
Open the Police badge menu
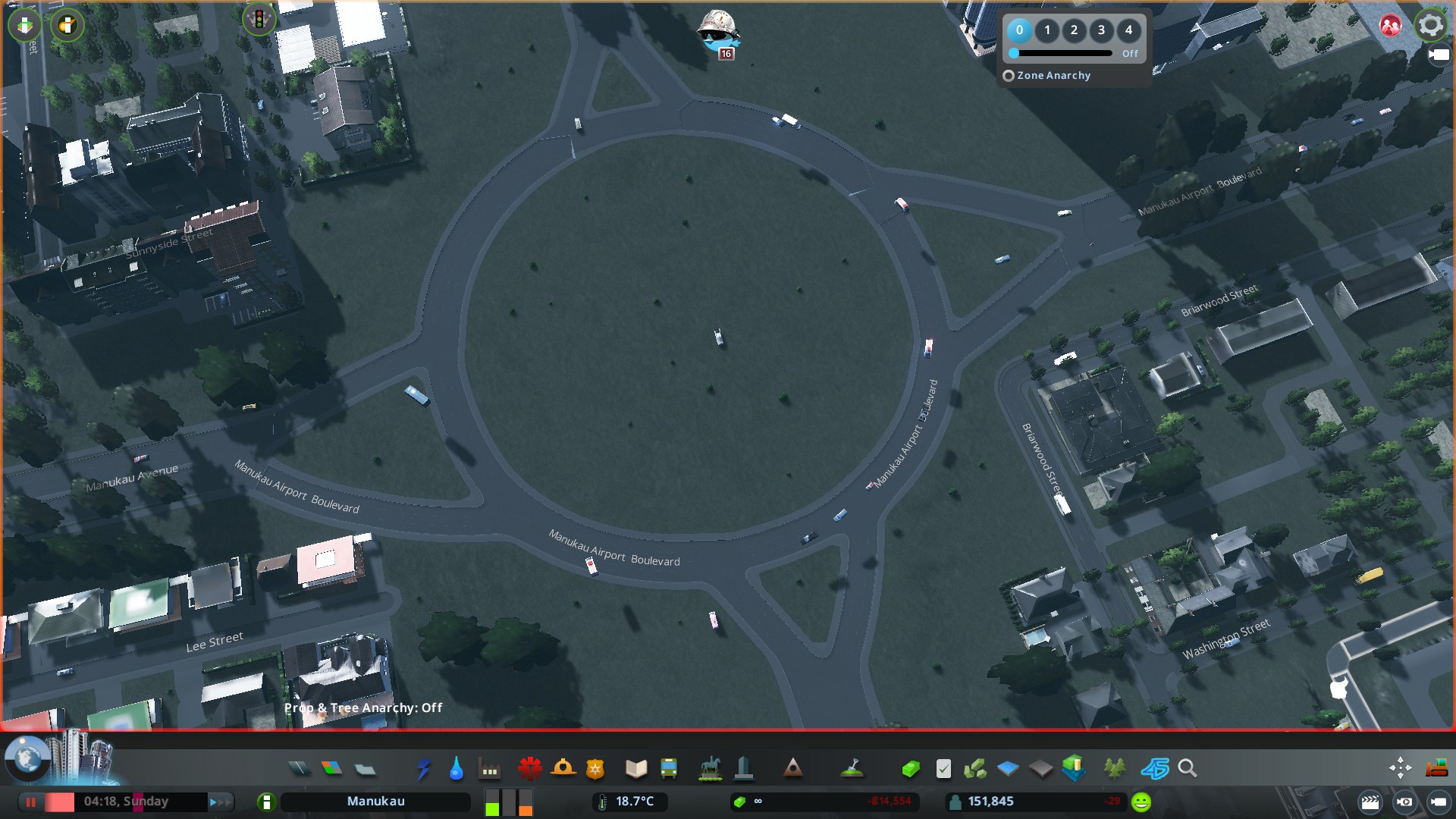[595, 769]
